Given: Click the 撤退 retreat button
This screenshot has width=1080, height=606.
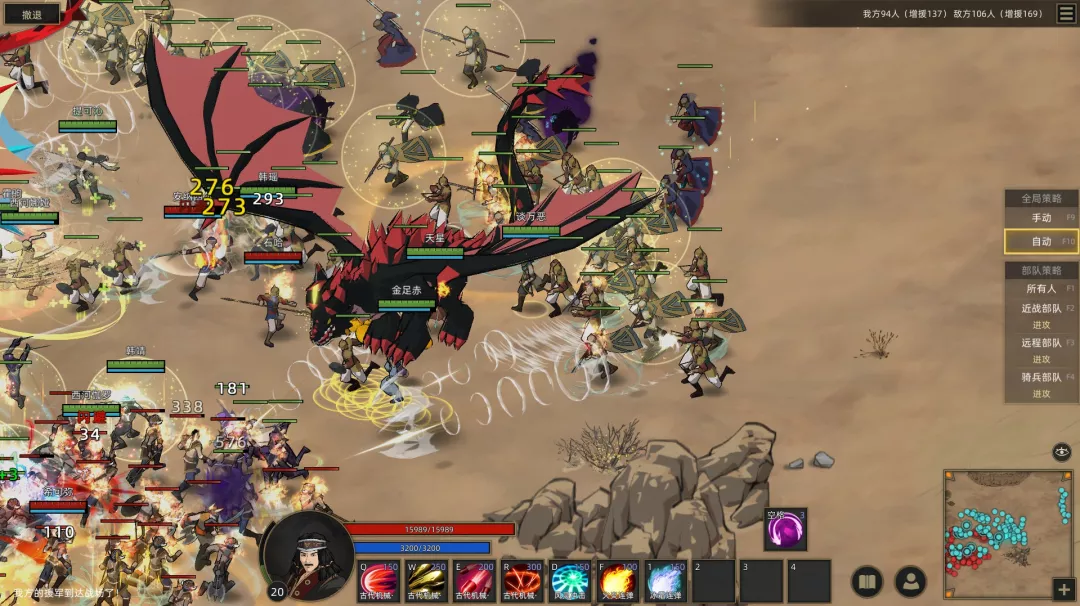Looking at the screenshot, I should pos(31,14).
